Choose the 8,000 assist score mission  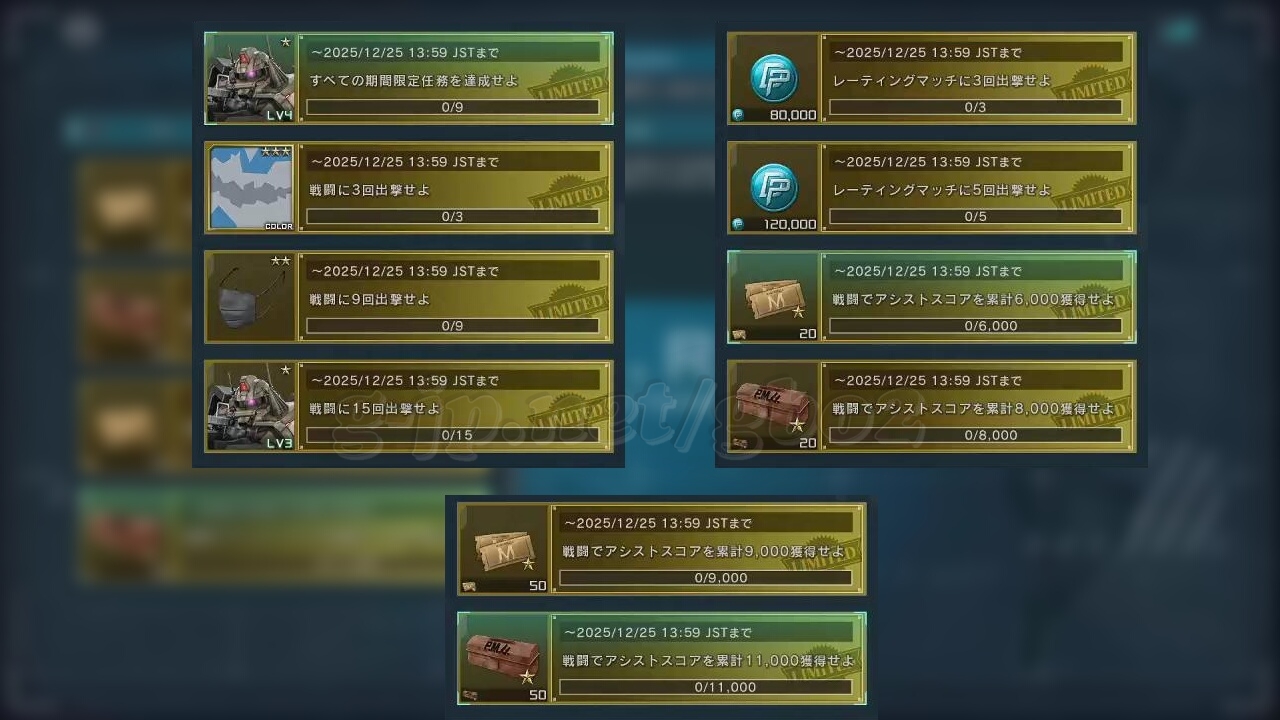pos(977,407)
